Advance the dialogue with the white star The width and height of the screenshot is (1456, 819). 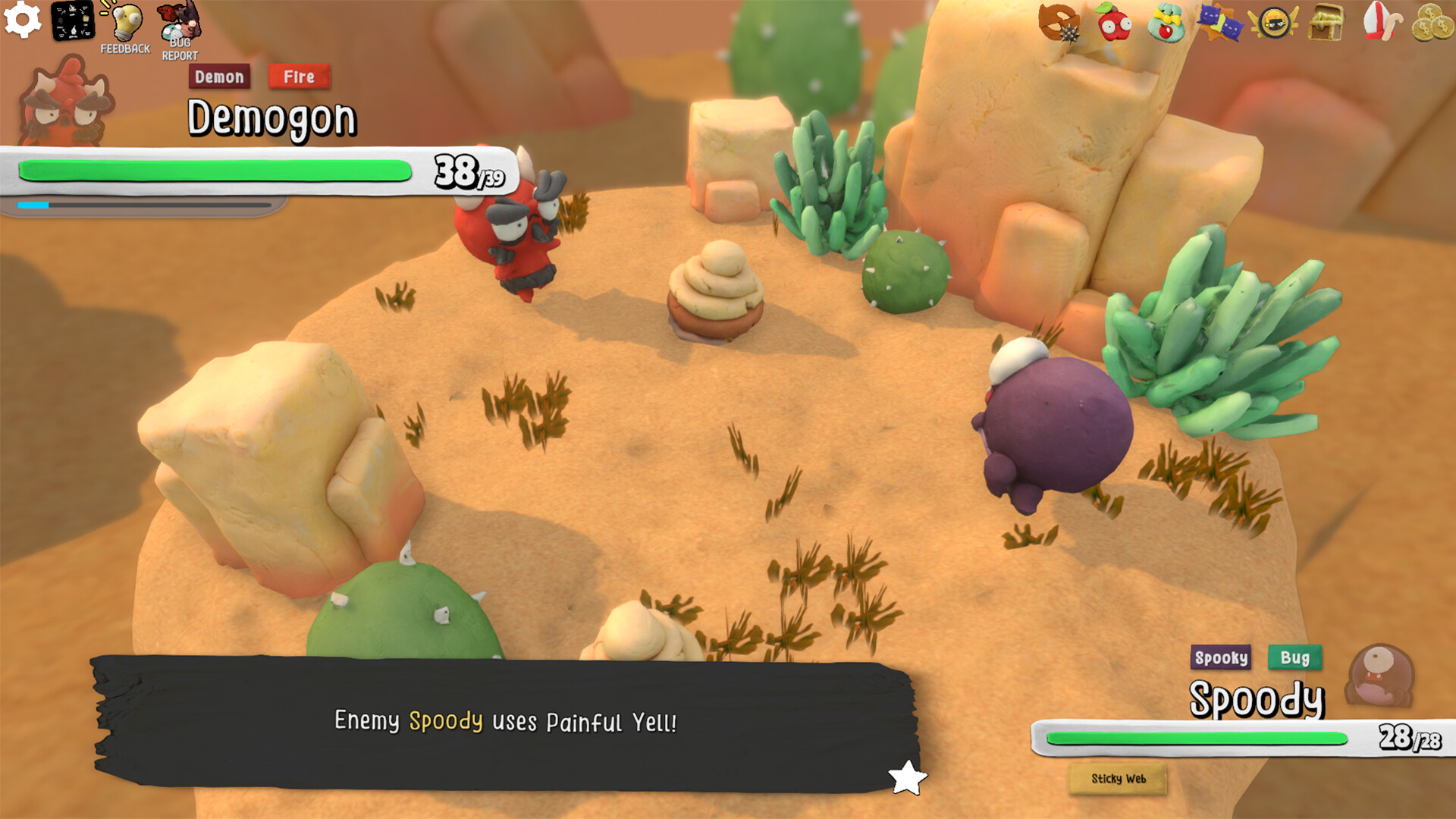coord(907,777)
